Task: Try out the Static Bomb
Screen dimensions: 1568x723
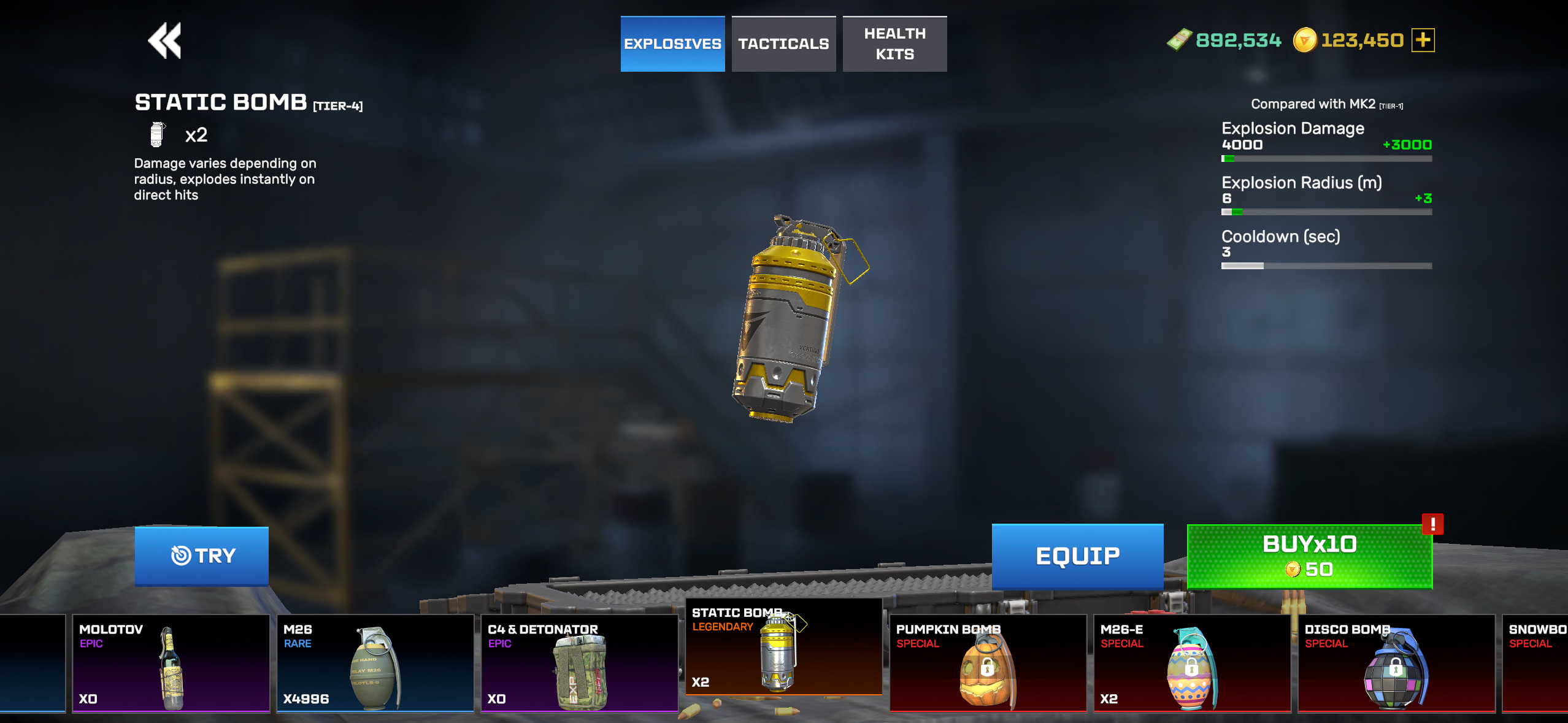Action: pyautogui.click(x=202, y=556)
